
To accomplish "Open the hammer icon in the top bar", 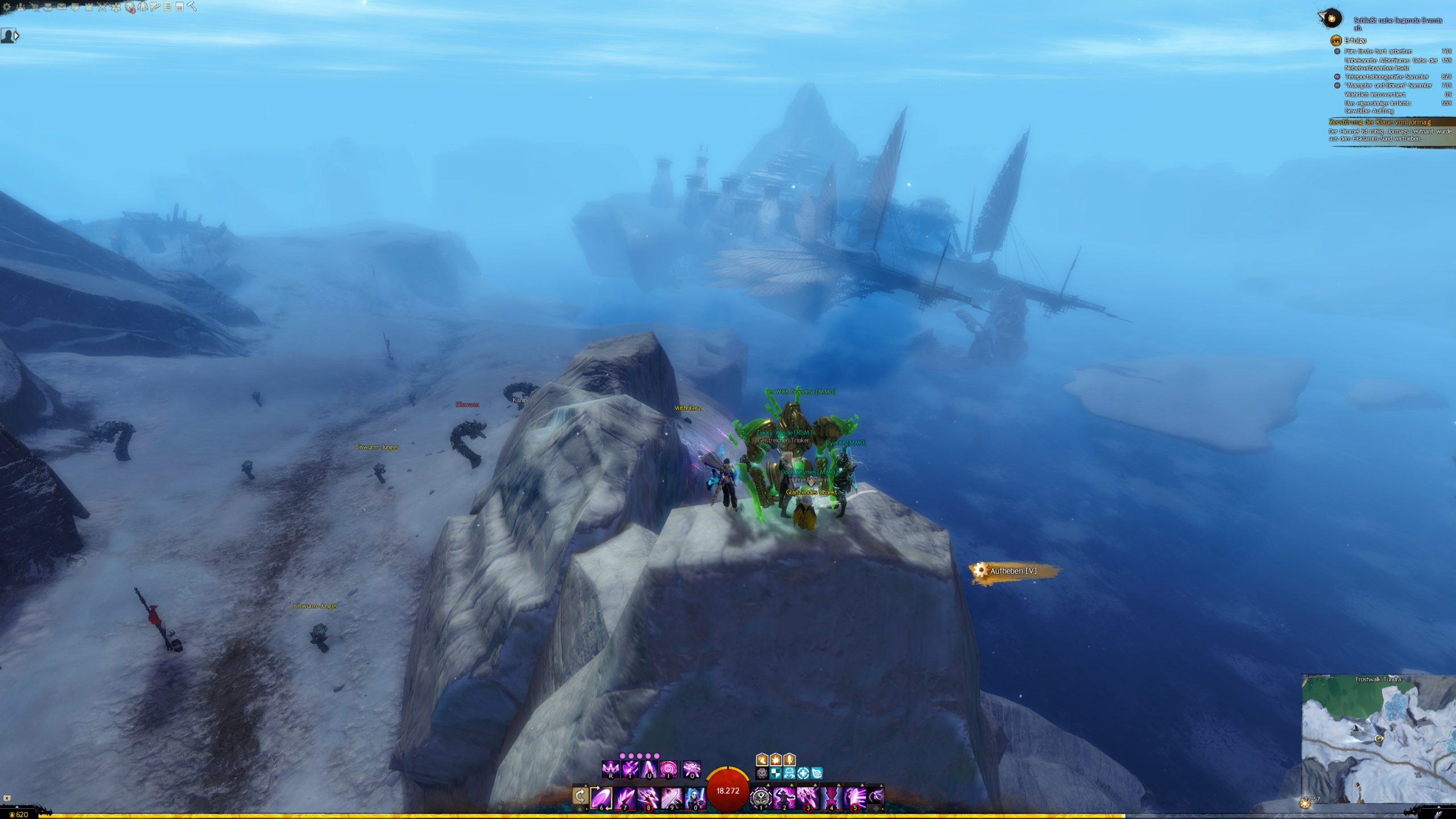I will tap(192, 7).
